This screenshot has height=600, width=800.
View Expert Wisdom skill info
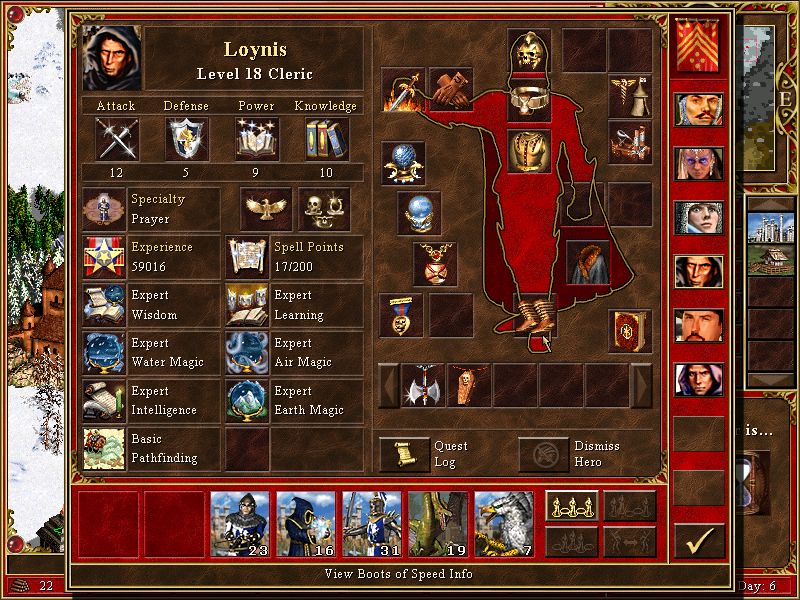pyautogui.click(x=104, y=305)
